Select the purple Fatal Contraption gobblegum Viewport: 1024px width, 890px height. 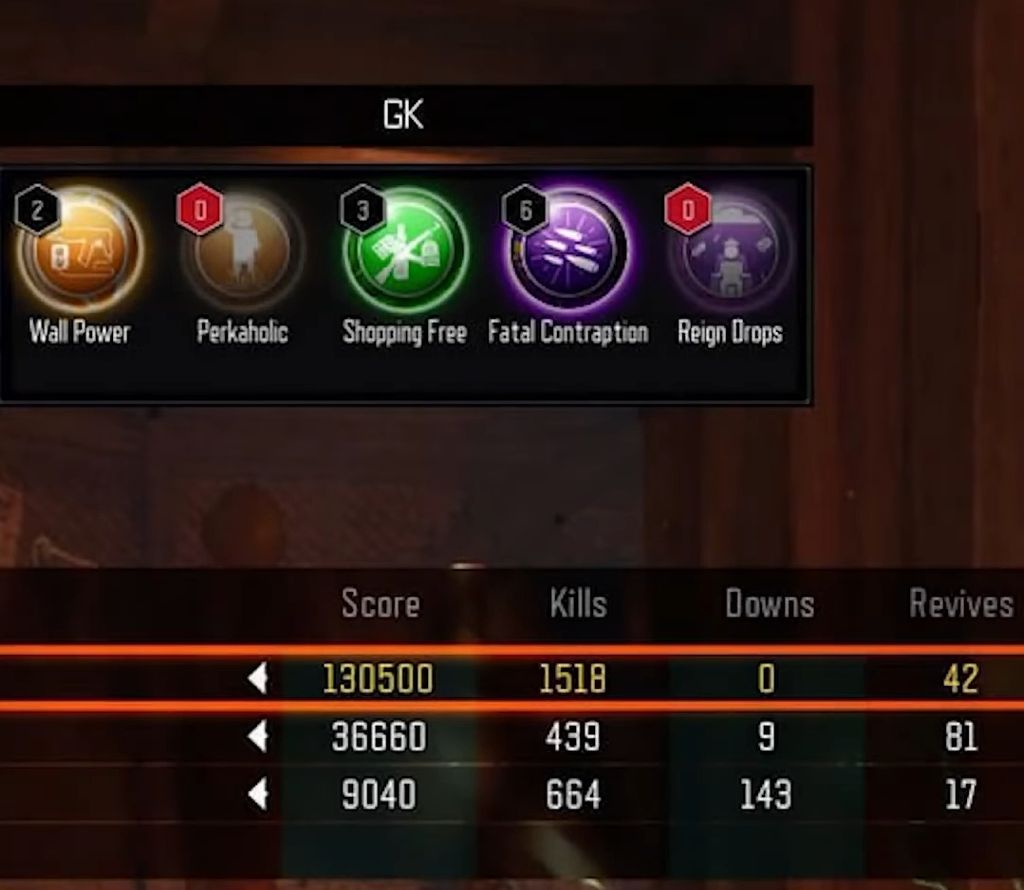pyautogui.click(x=568, y=249)
